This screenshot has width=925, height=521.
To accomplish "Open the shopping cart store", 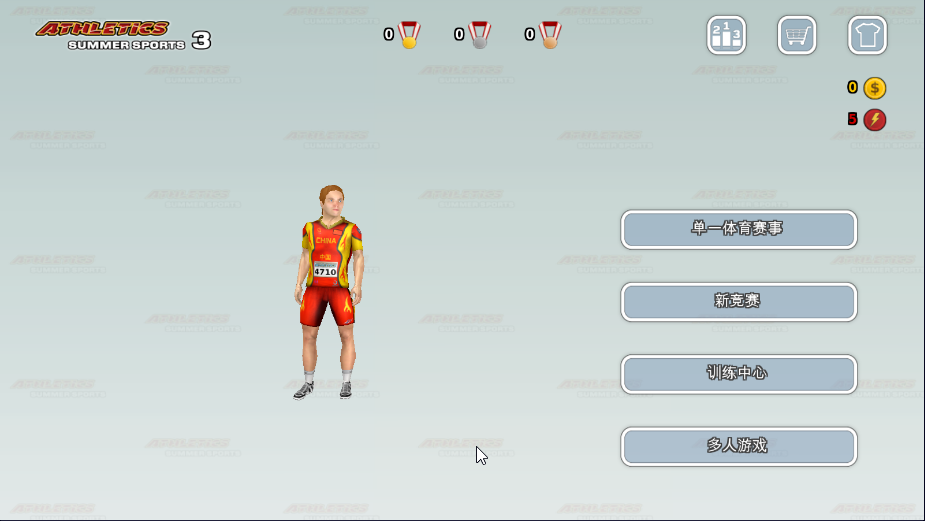I will pyautogui.click(x=797, y=35).
